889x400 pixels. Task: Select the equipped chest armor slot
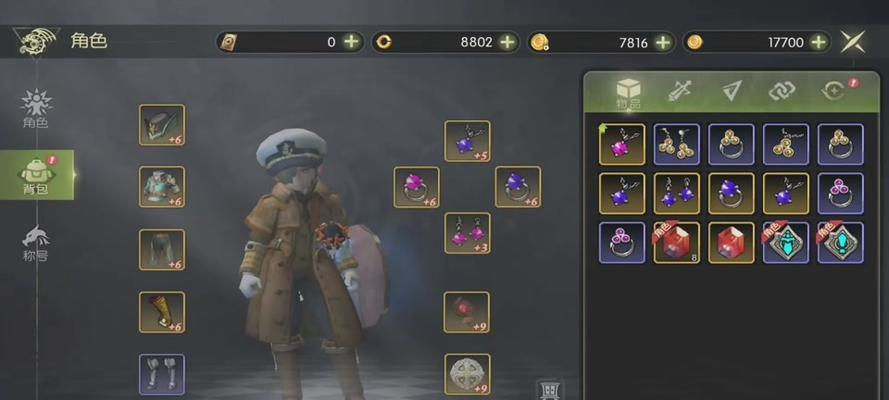pyautogui.click(x=161, y=187)
